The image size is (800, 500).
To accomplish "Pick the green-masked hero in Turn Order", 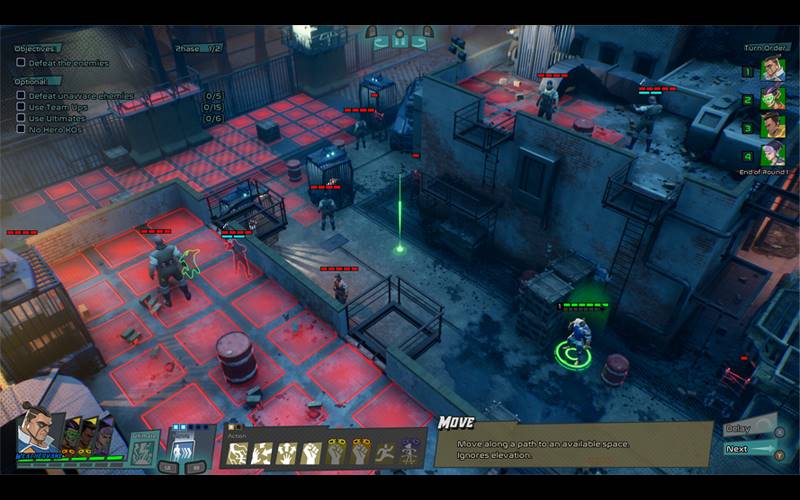I will tap(772, 99).
